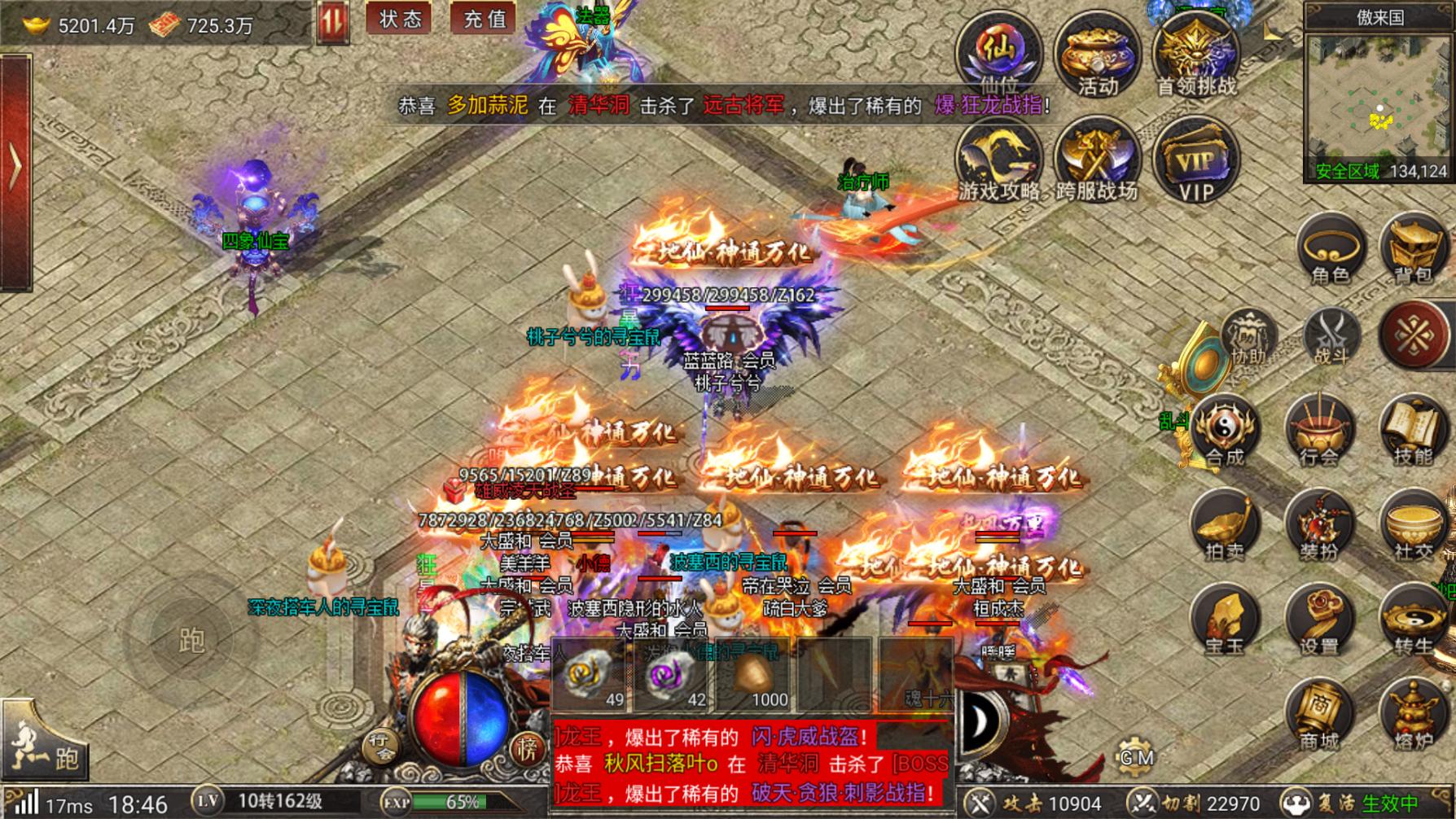
Task: Open the 转生 rebirth menu
Action: coord(1414,622)
